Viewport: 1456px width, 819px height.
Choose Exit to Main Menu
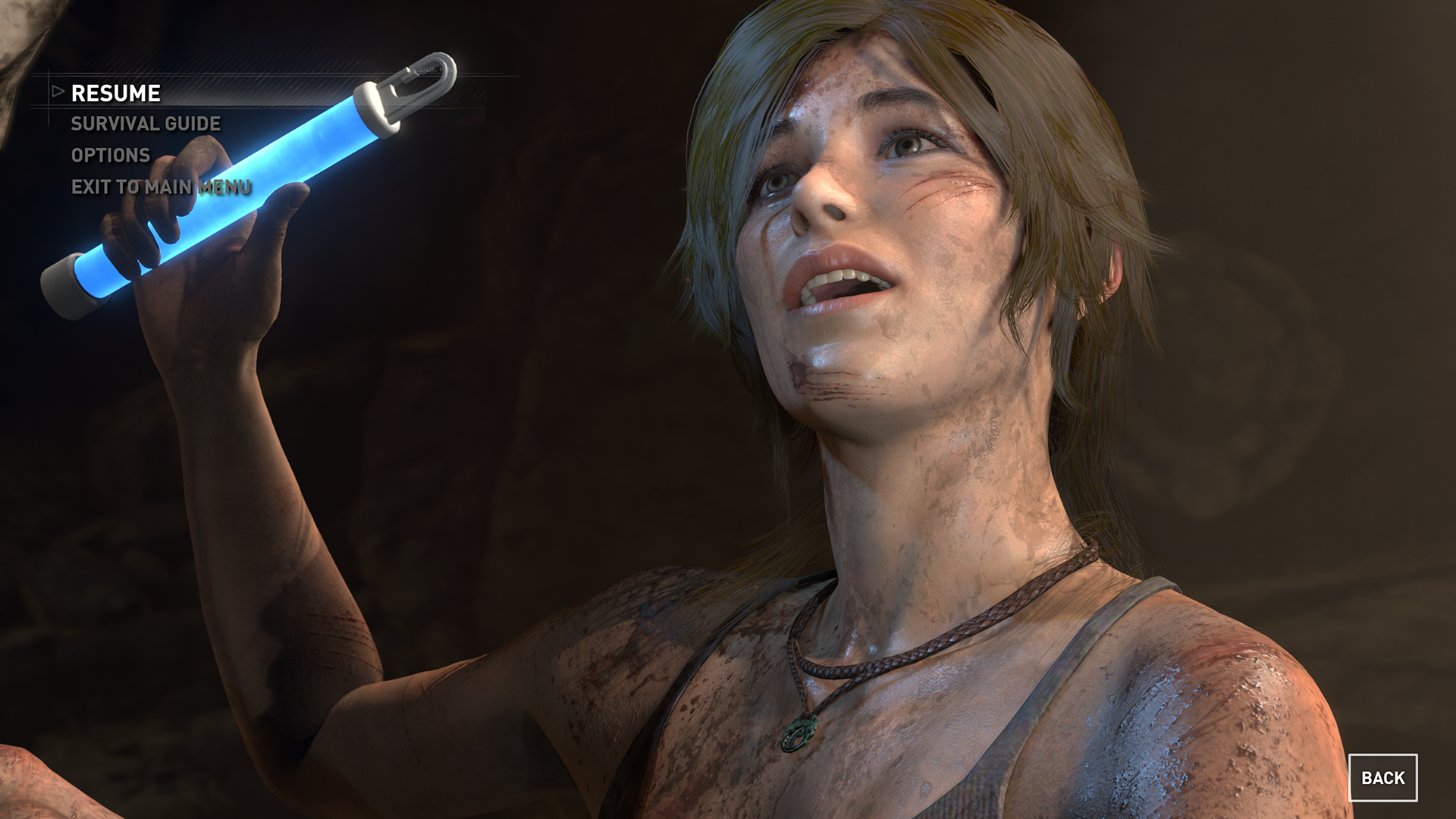click(x=161, y=187)
